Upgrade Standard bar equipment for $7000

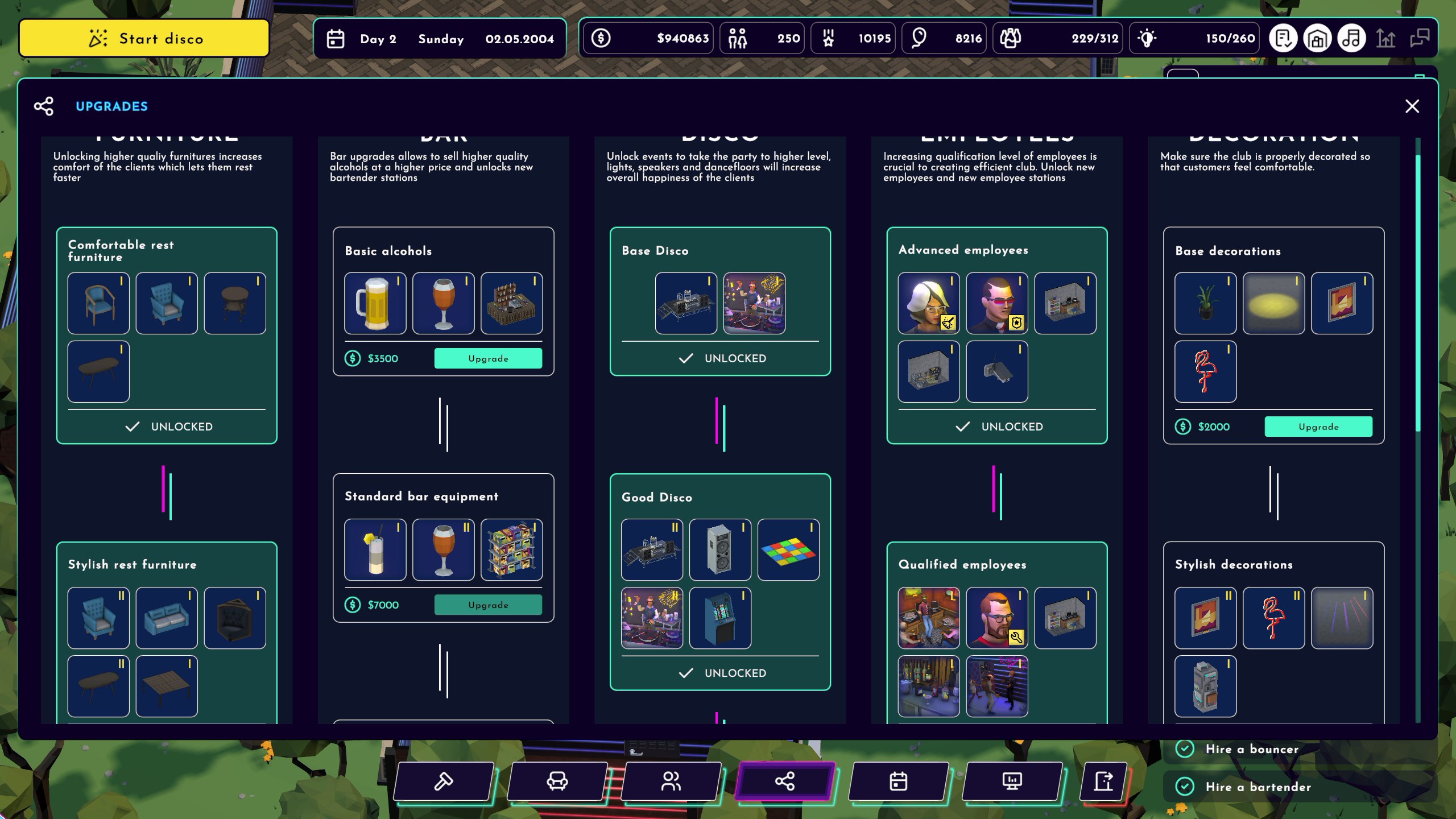[488, 605]
